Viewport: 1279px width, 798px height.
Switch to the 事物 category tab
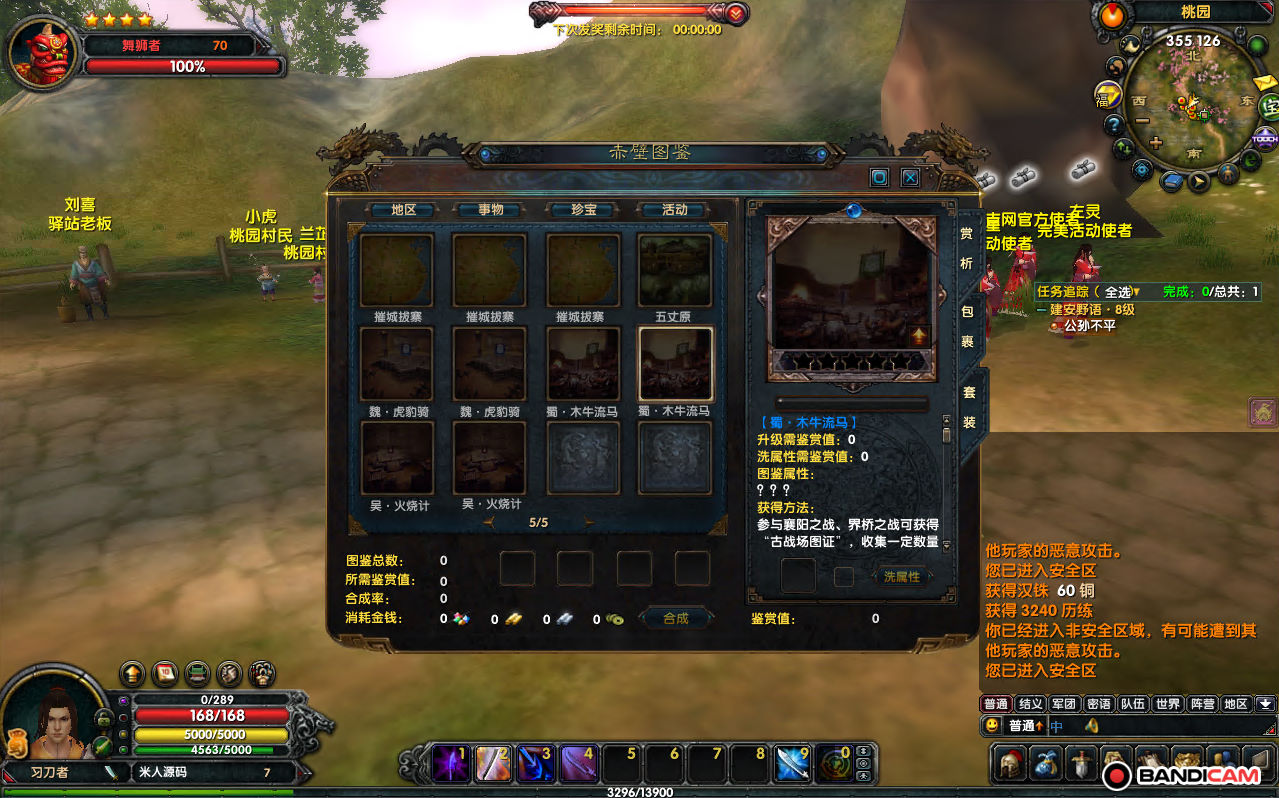(x=490, y=210)
